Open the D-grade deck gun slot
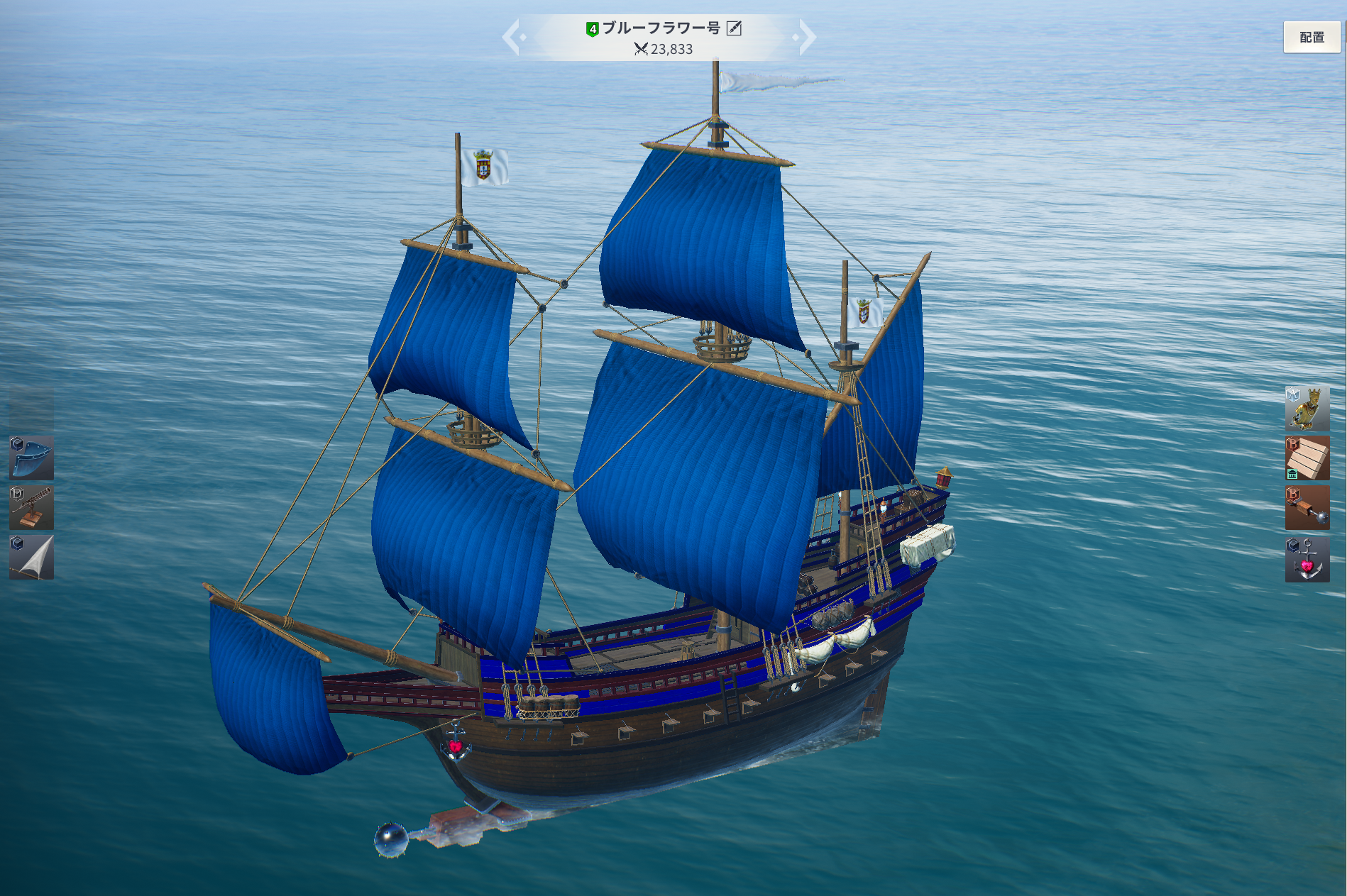This screenshot has height=896, width=1347. click(31, 508)
